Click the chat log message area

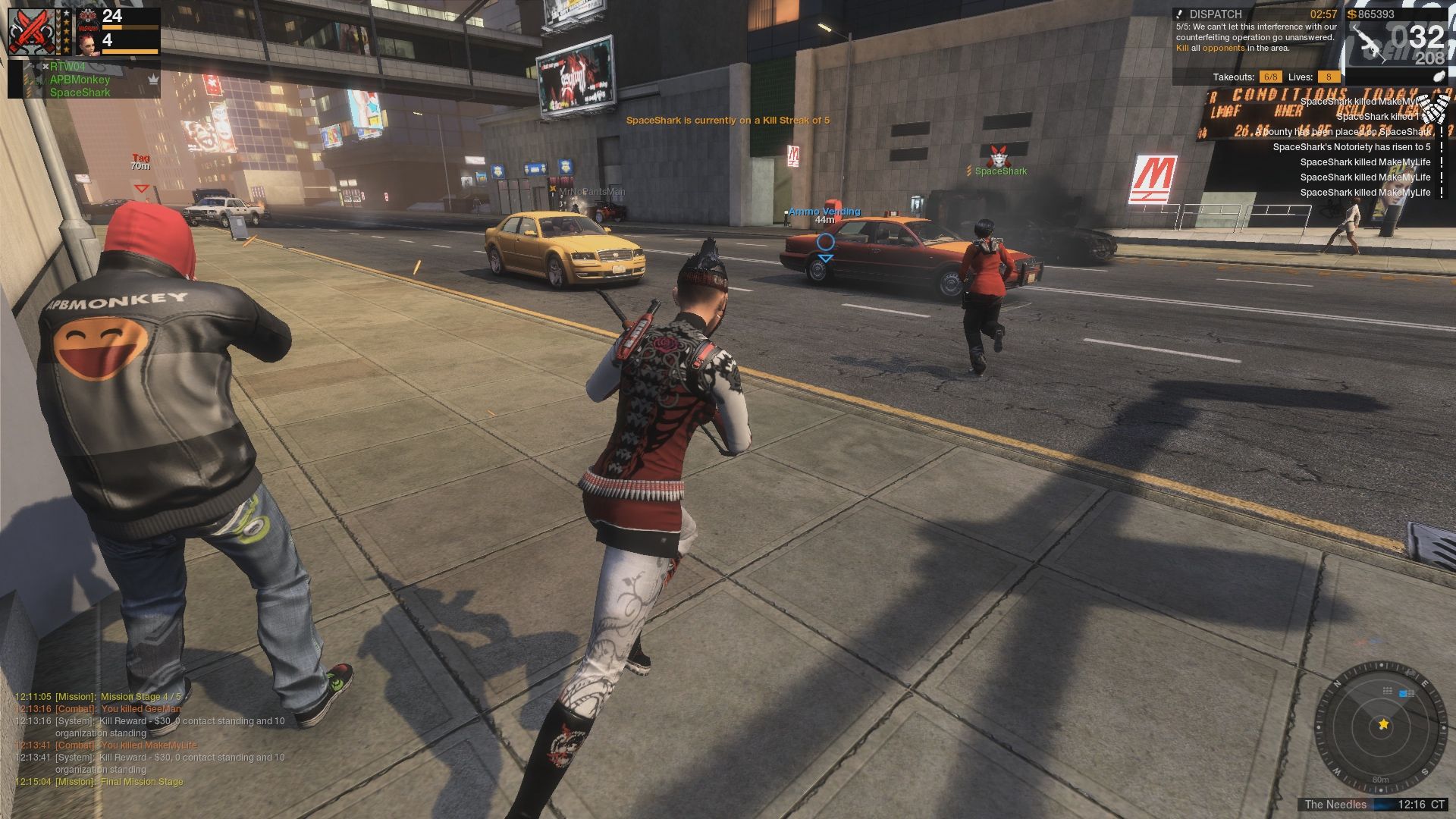152,739
